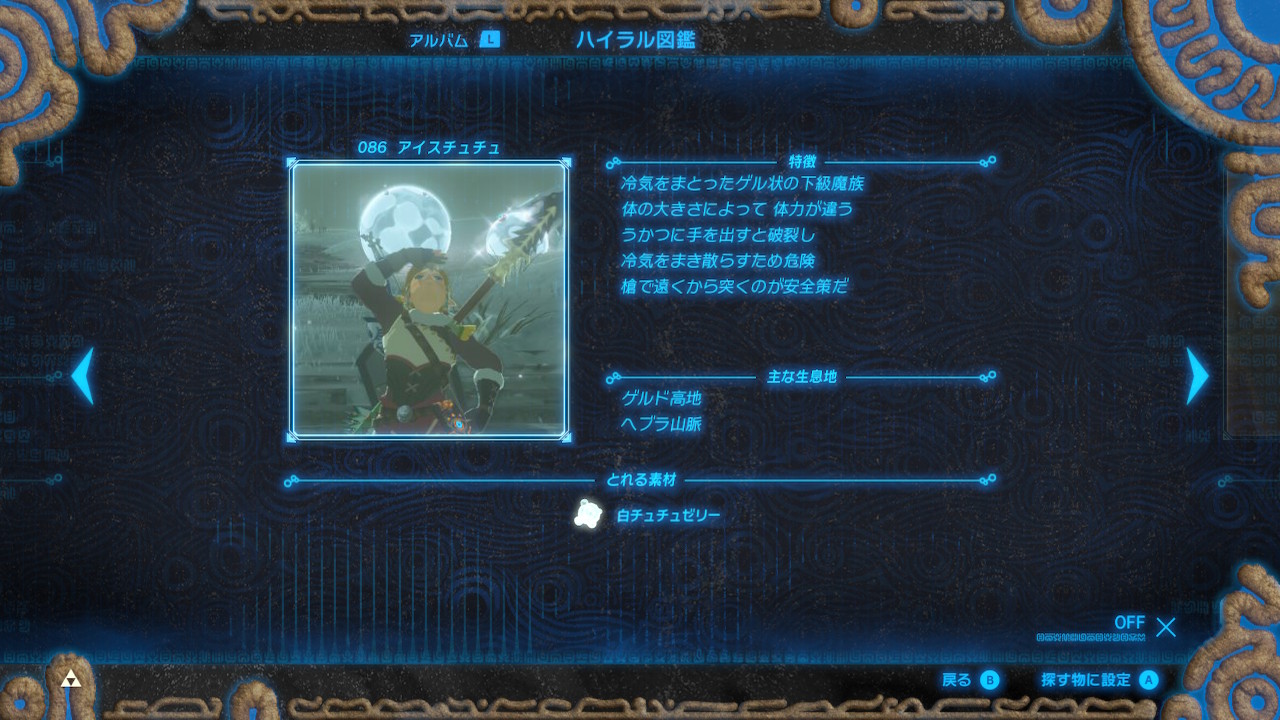Select the 白チュチュゼリー material

click(650, 515)
